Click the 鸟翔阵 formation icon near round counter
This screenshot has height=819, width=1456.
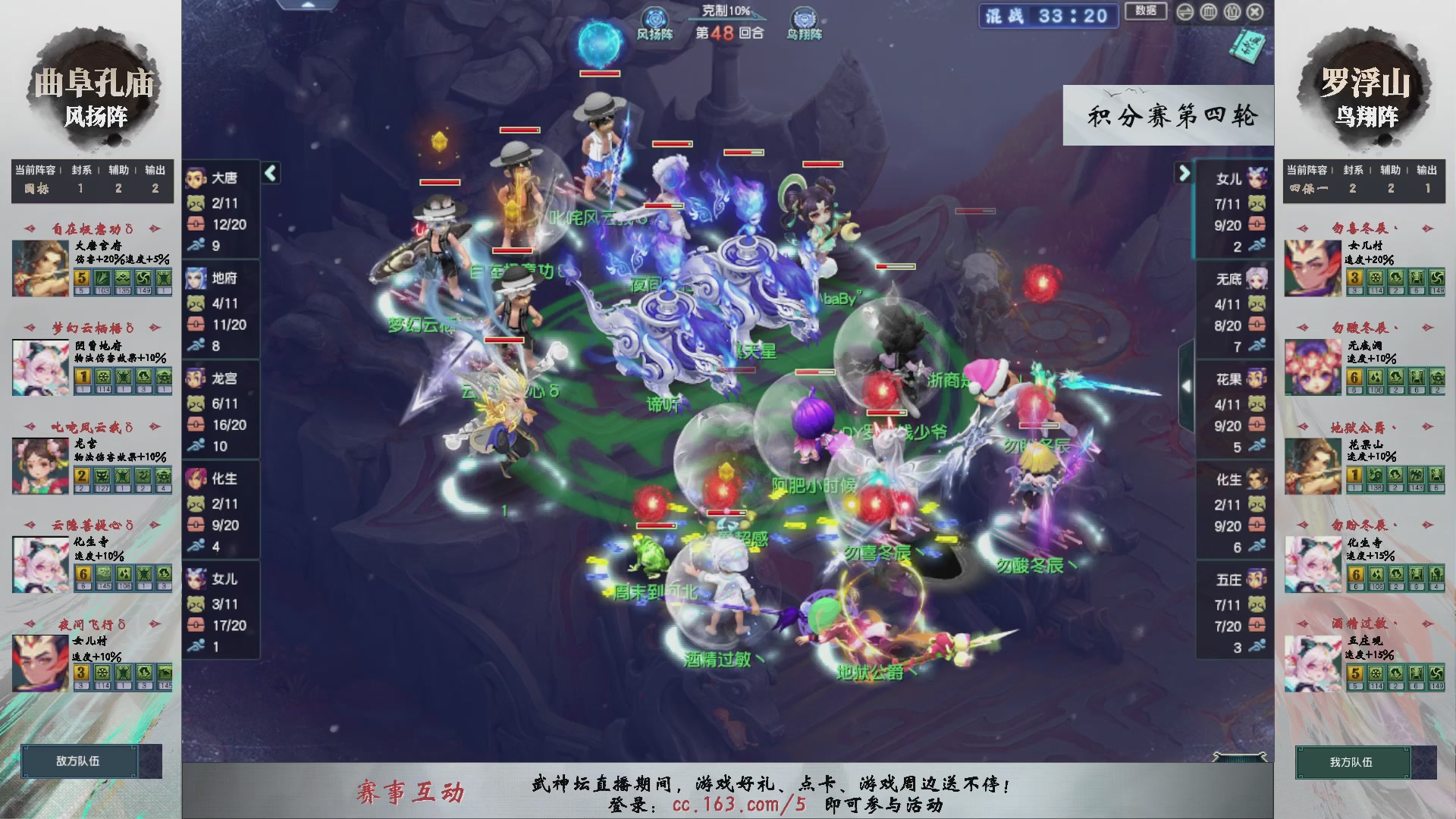[x=802, y=18]
